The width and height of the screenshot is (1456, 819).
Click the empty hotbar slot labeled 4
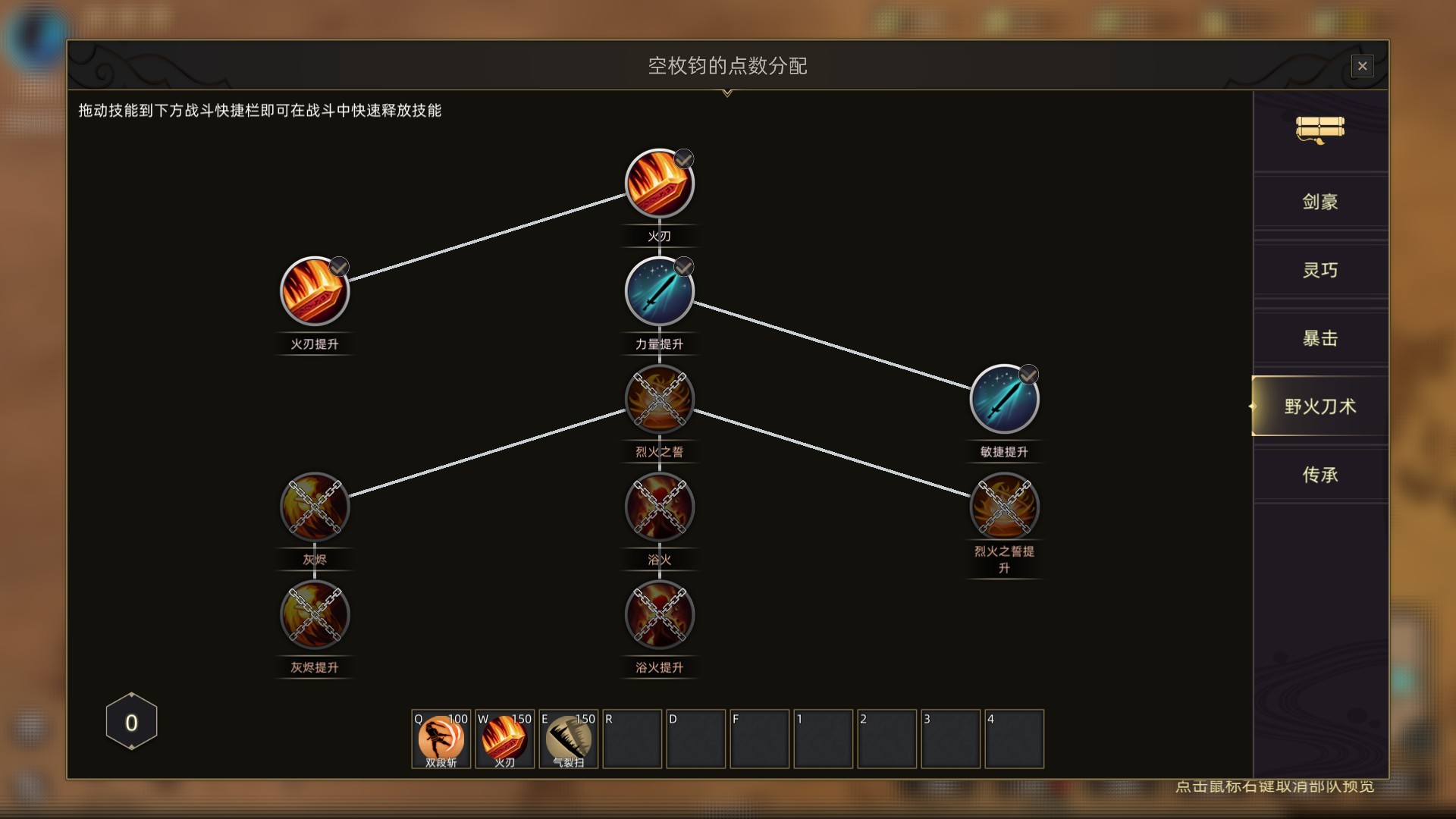1015,739
